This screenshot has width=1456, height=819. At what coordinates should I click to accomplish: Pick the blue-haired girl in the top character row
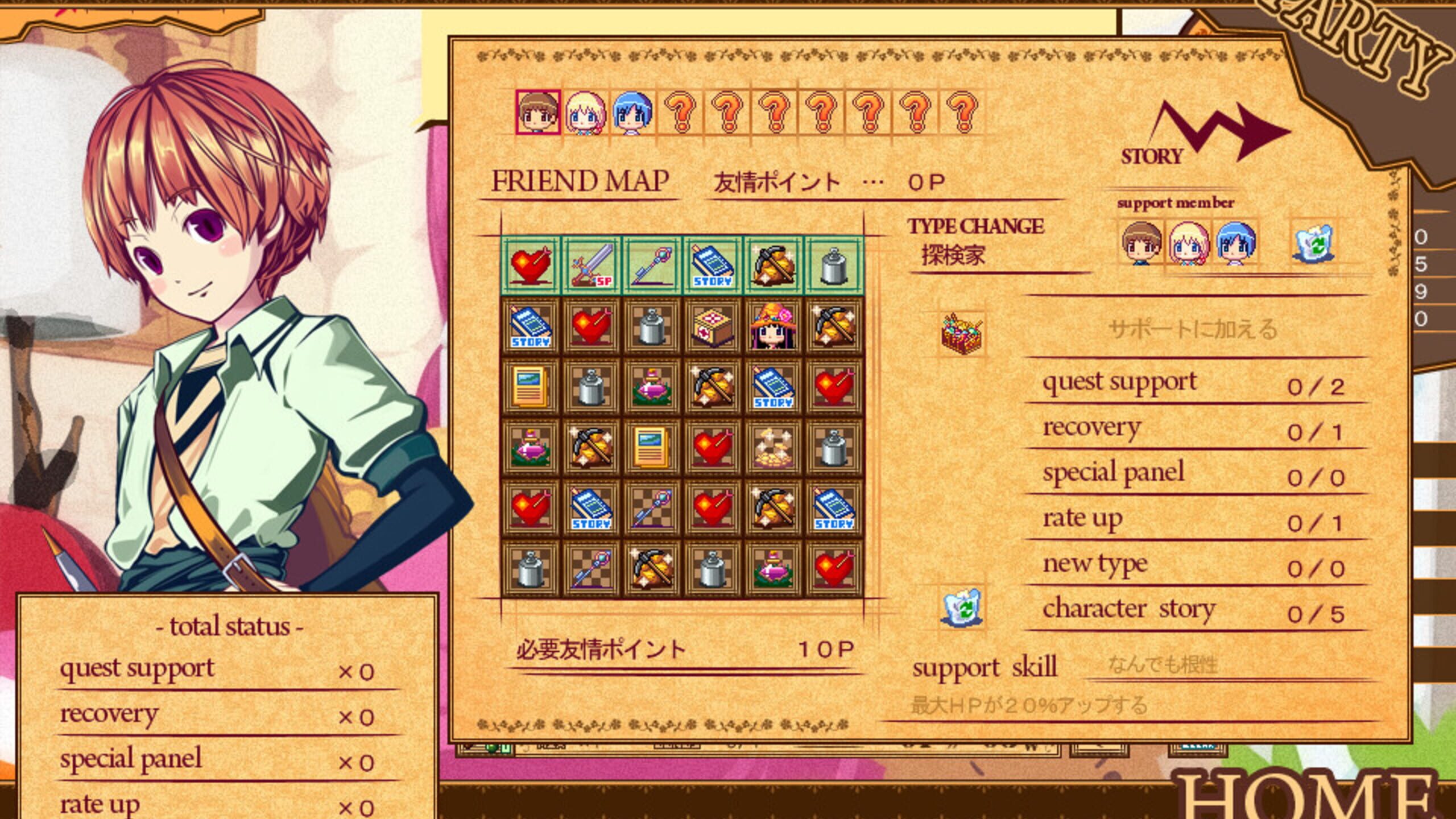click(632, 113)
